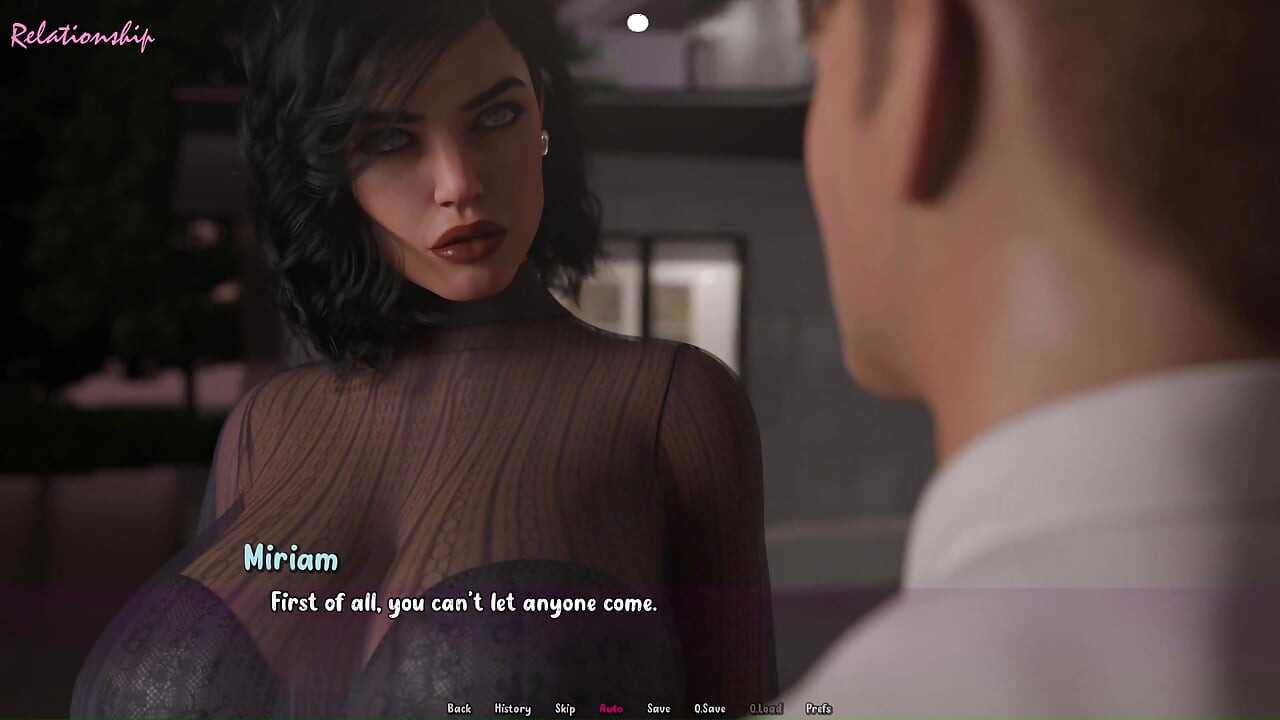1280x720 pixels.
Task: Quick load with Q.Load
Action: pos(766,709)
